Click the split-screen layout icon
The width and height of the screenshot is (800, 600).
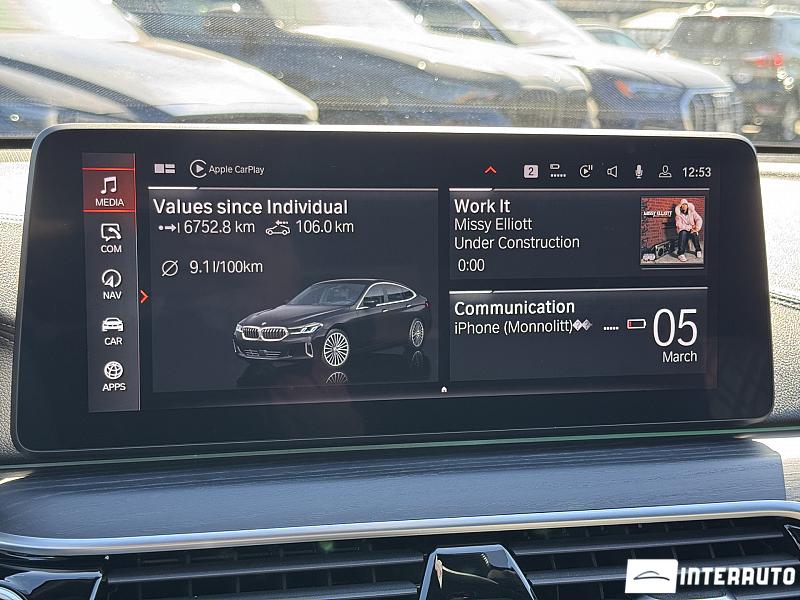click(x=164, y=169)
